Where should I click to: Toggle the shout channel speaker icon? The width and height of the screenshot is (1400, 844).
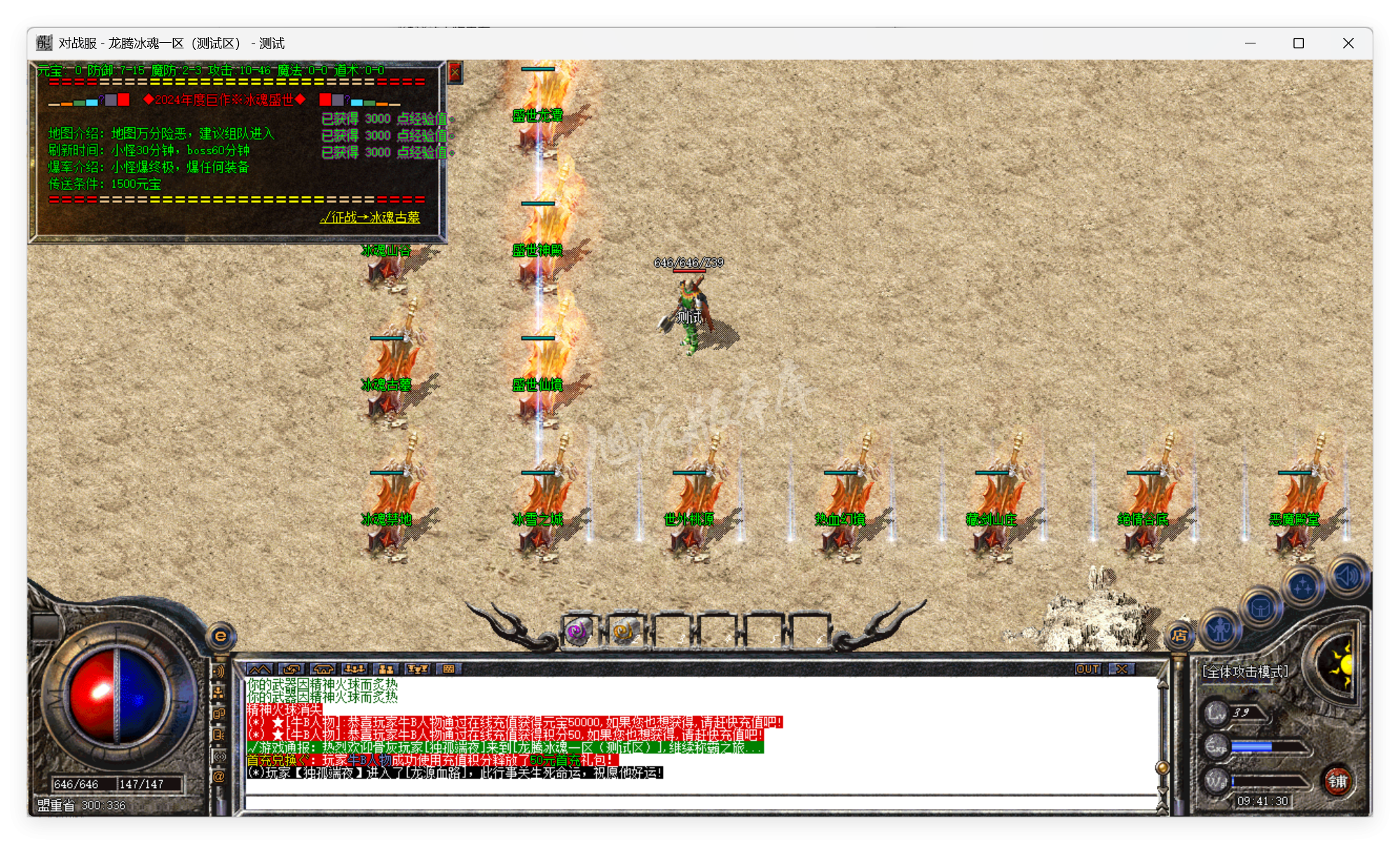(219, 671)
